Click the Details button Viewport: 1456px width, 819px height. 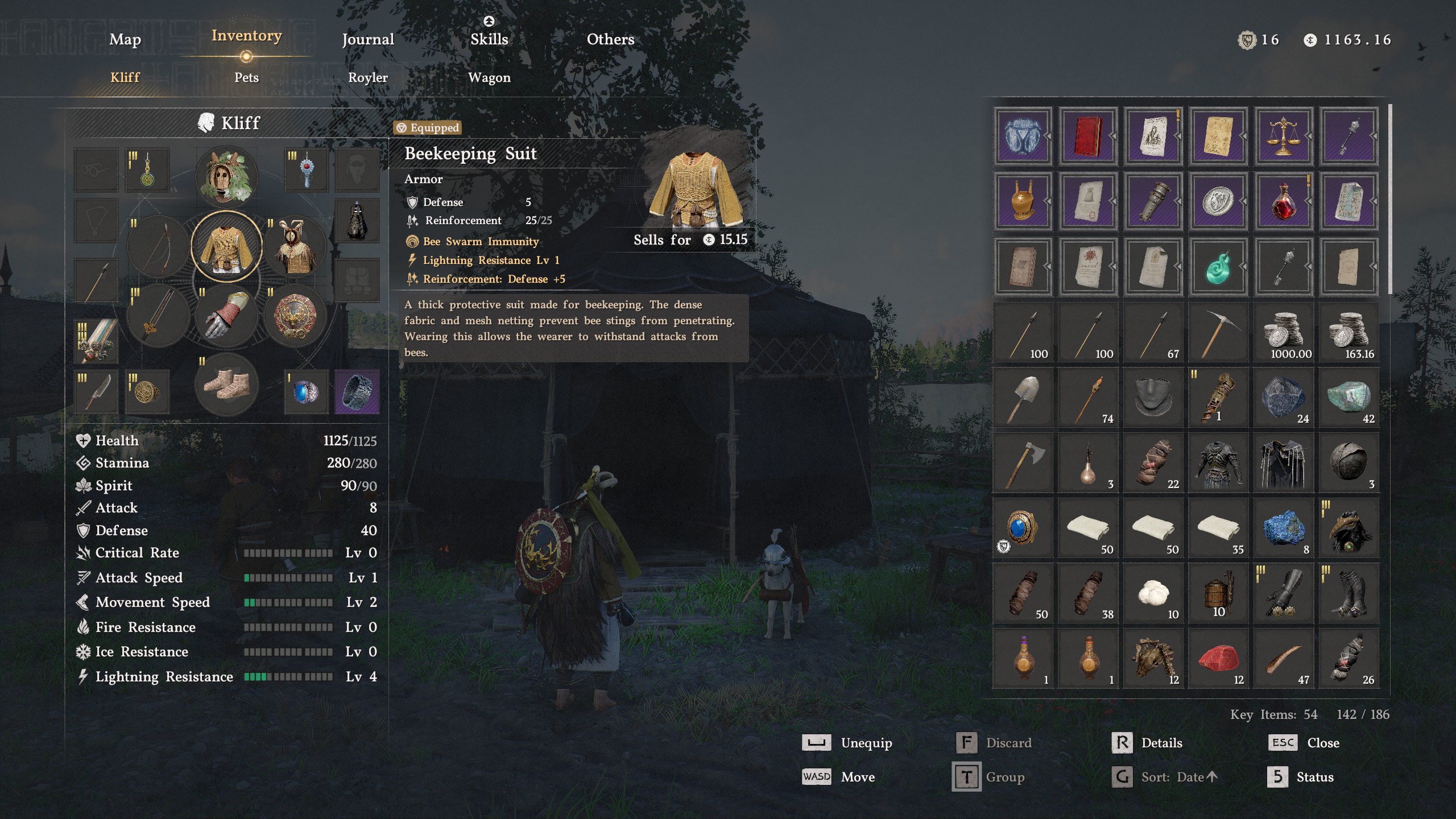point(1163,742)
